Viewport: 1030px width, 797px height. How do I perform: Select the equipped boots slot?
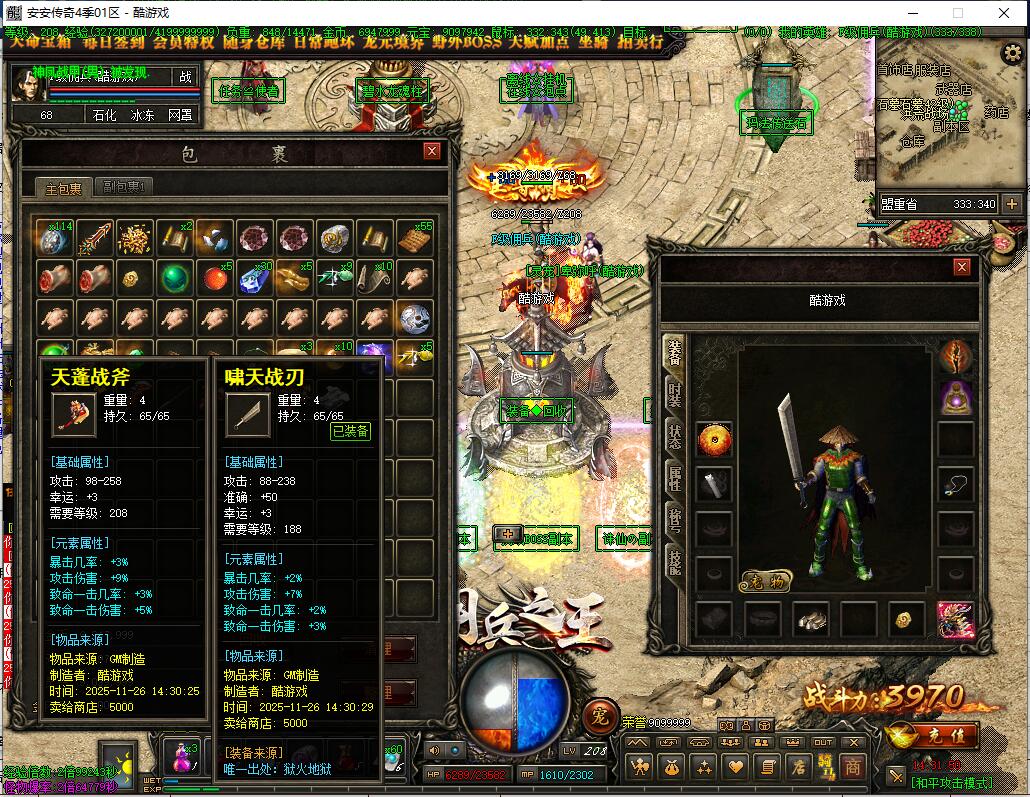[812, 619]
